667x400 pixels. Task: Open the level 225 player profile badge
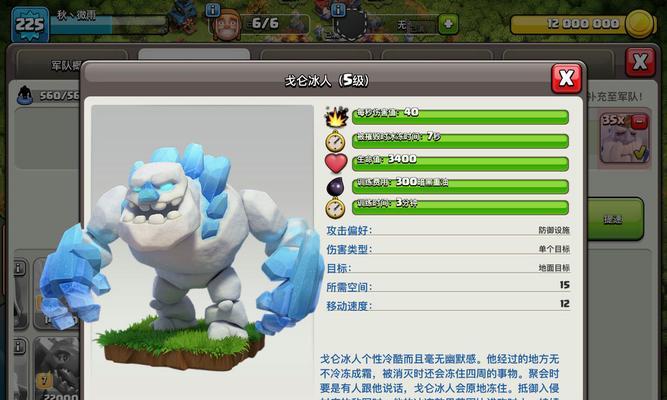29,23
